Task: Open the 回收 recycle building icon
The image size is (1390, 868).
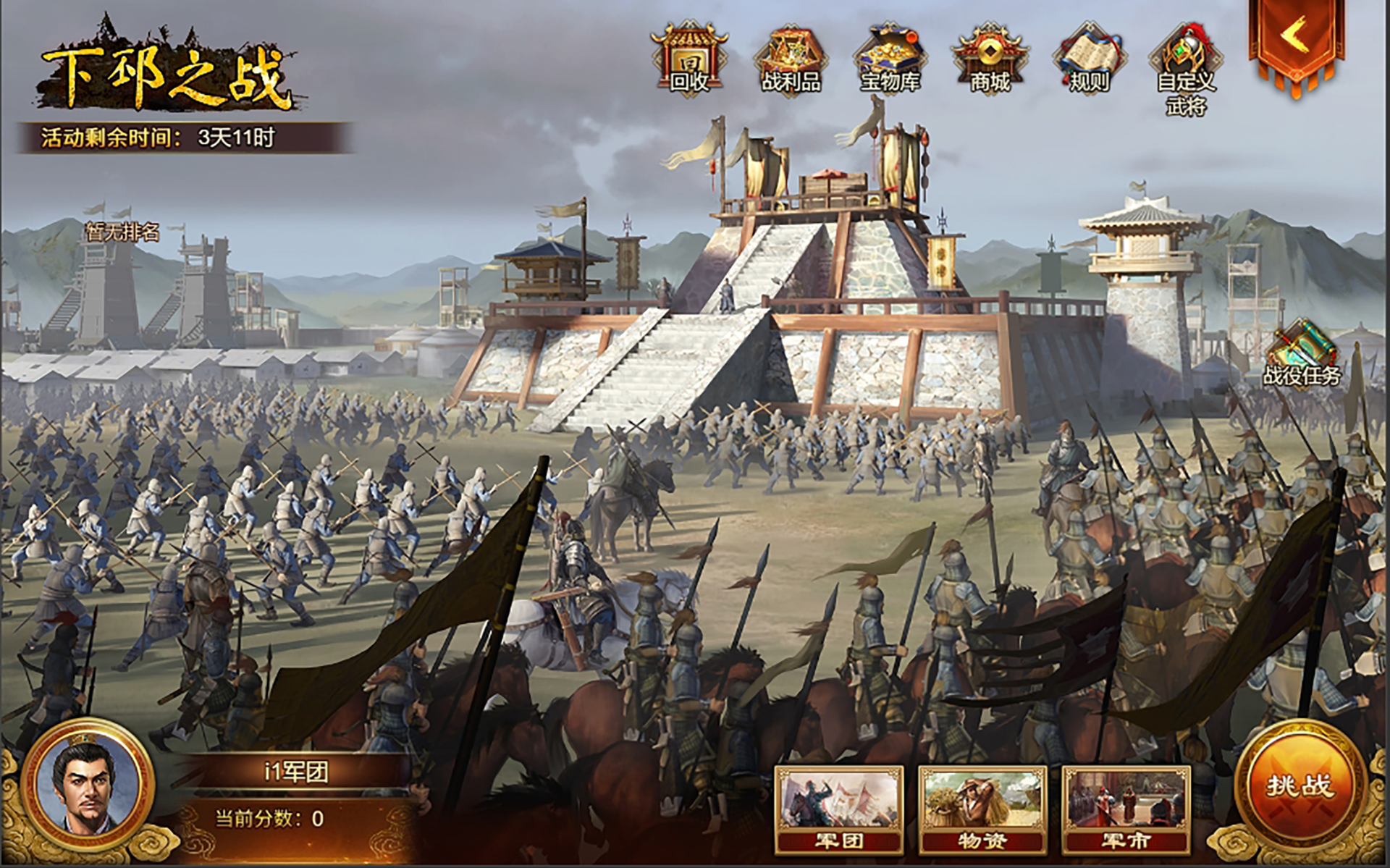Action: coord(689,58)
